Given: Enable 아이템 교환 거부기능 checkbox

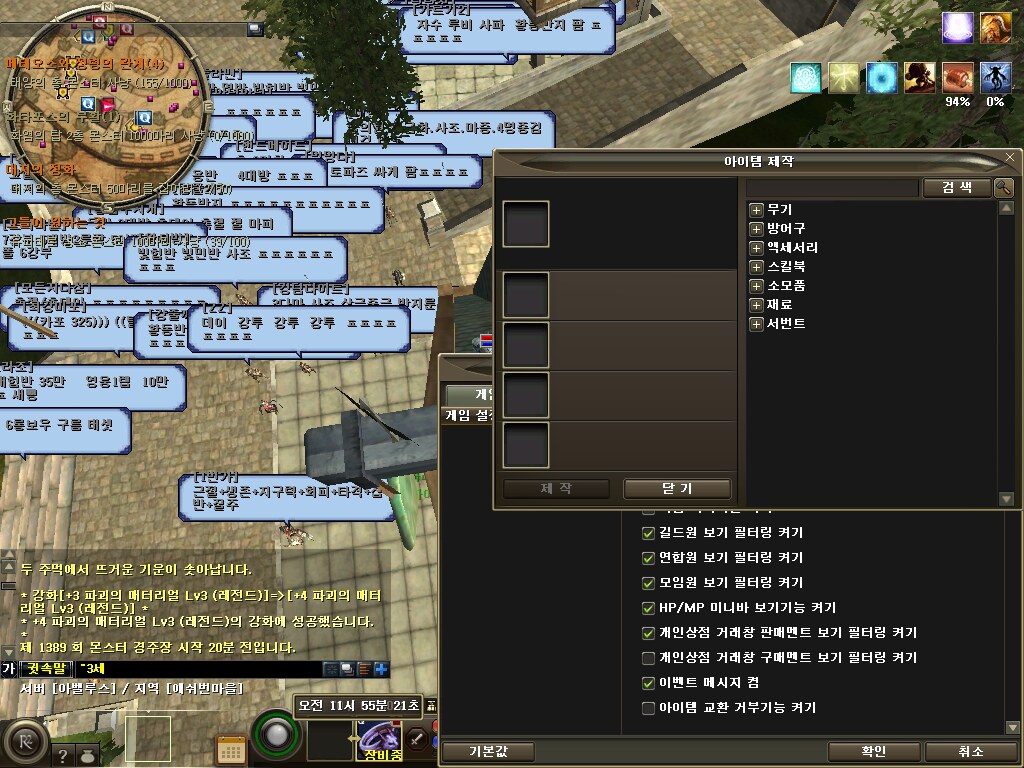Looking at the screenshot, I should (x=648, y=708).
